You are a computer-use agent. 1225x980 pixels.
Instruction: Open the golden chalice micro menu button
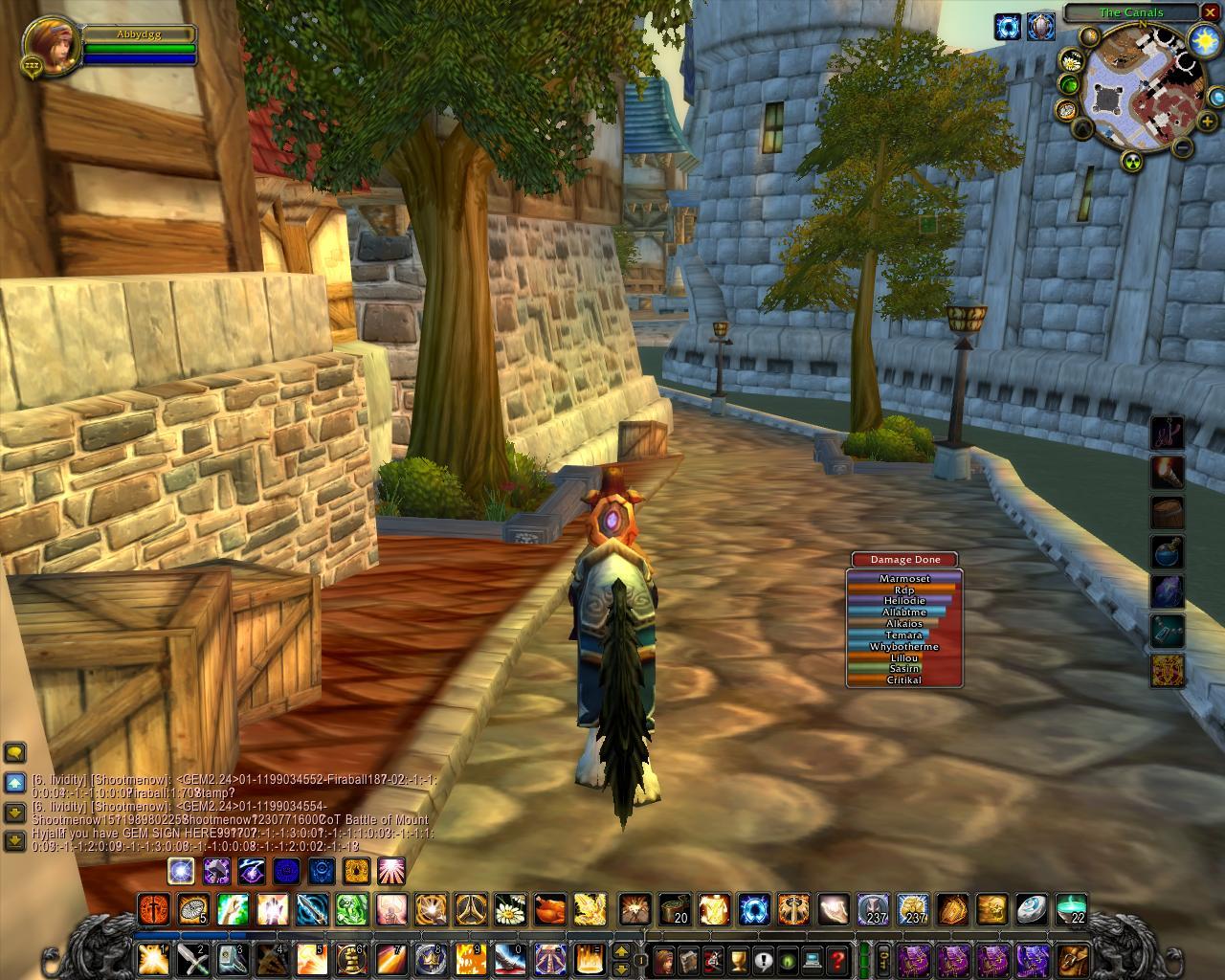point(737,957)
